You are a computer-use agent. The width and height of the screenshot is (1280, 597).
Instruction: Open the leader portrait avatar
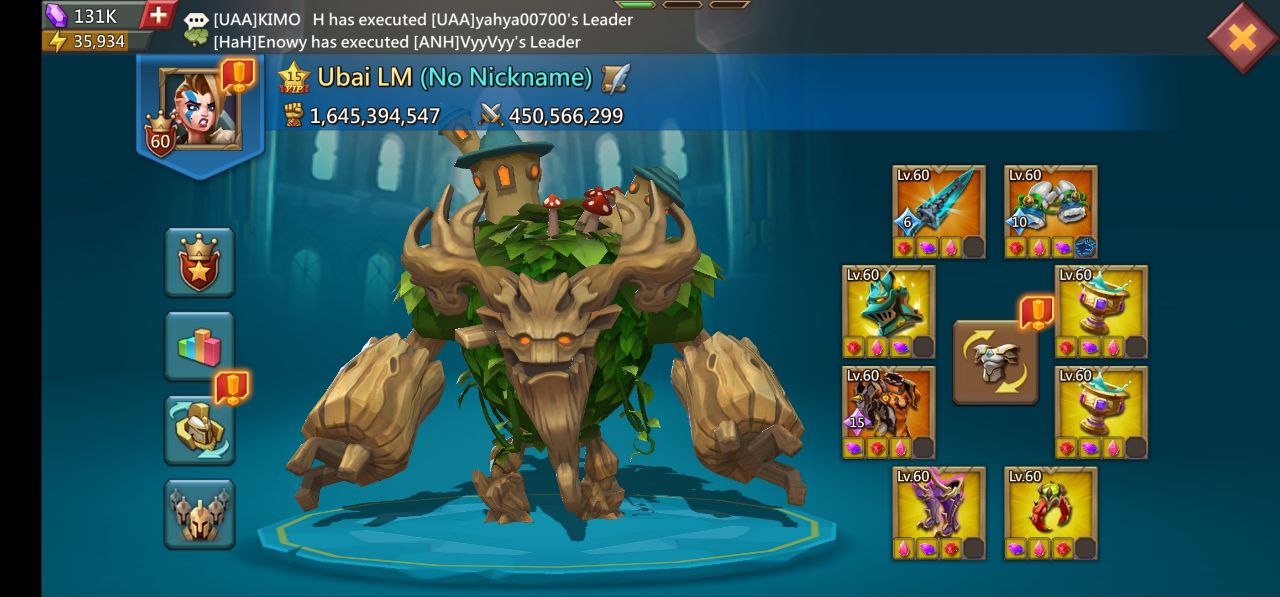200,109
